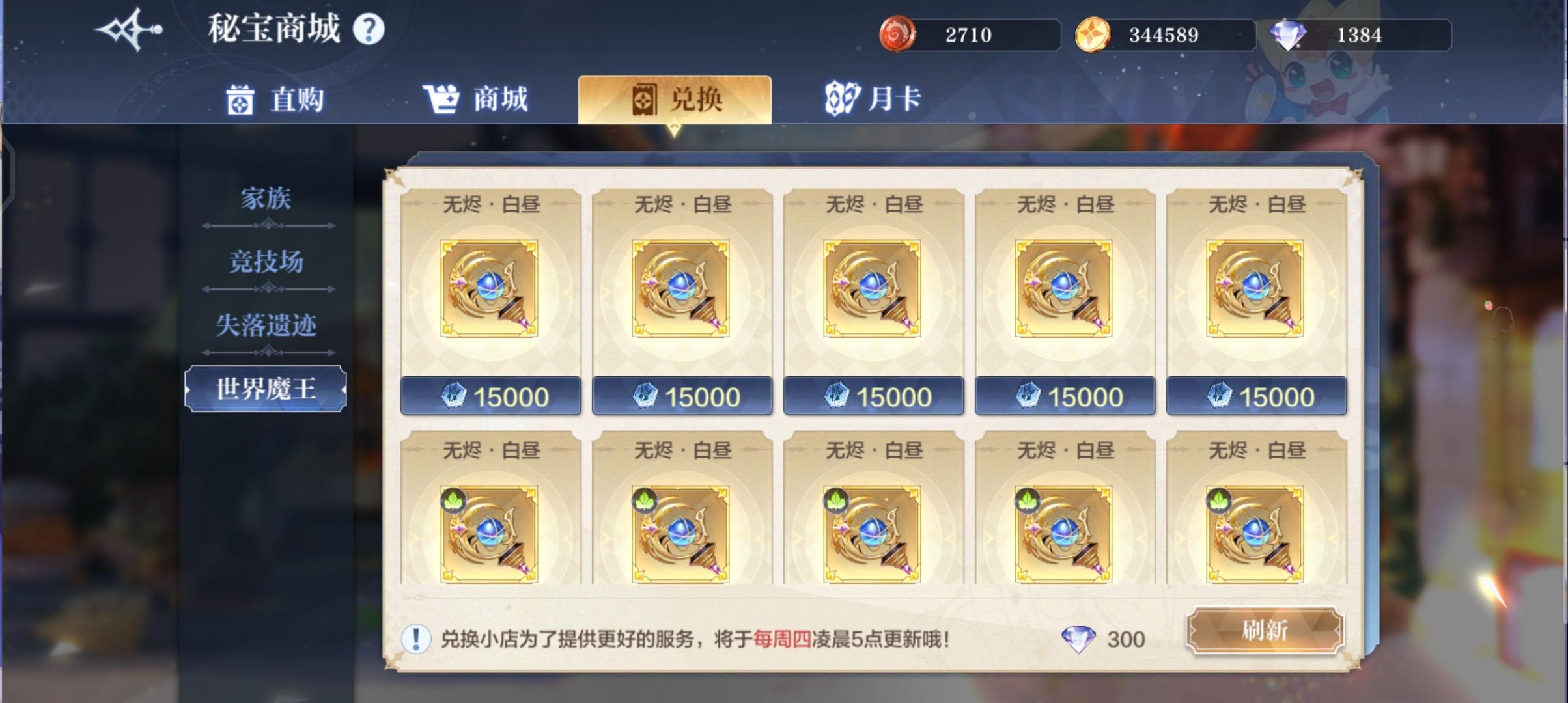1568x703 pixels.
Task: Open the 兑换 tab
Action: click(x=675, y=99)
